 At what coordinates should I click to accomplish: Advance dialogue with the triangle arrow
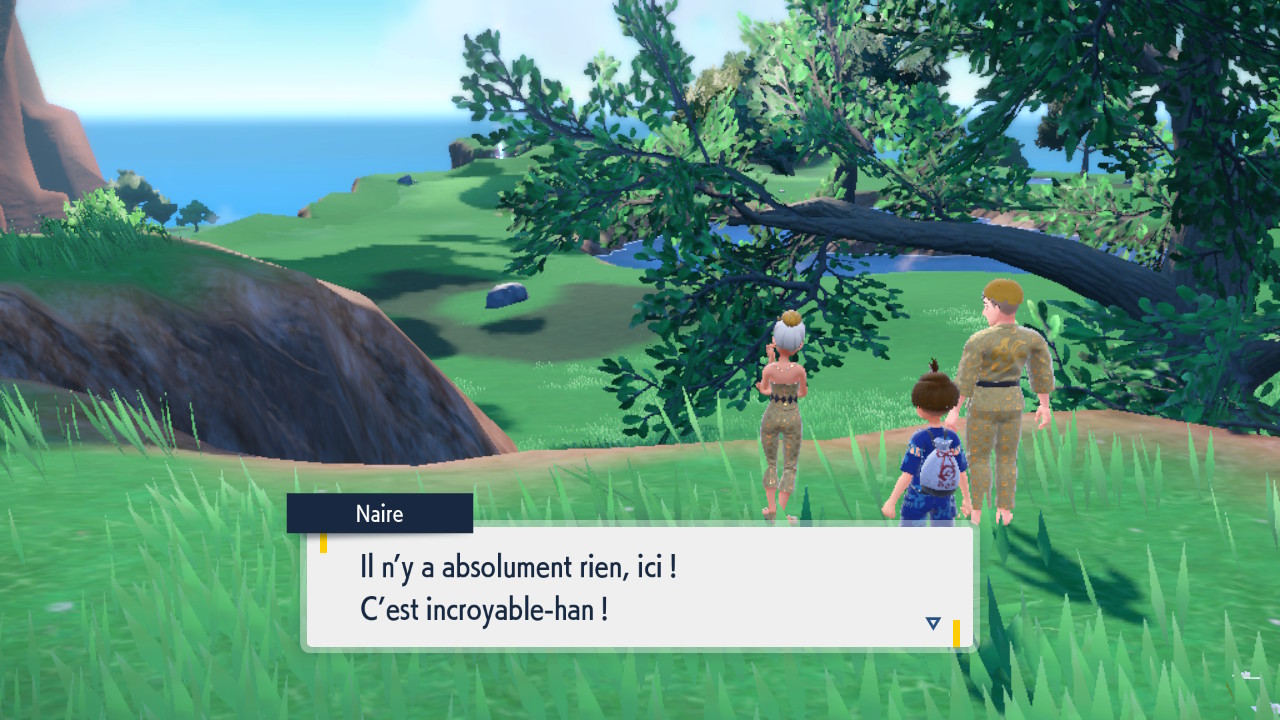coord(933,623)
